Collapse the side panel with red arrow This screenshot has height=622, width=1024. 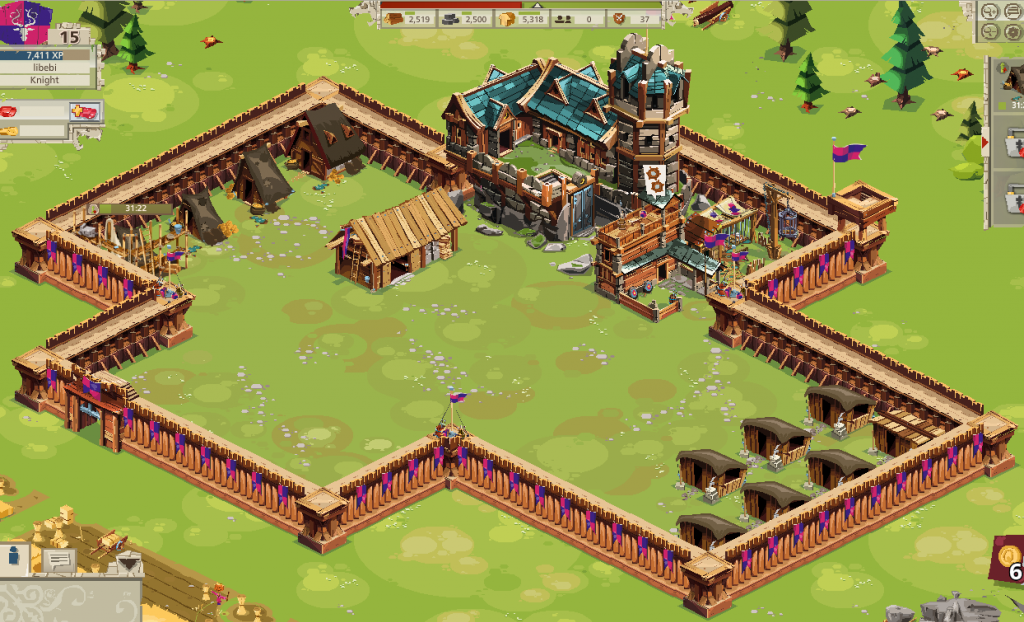point(987,144)
